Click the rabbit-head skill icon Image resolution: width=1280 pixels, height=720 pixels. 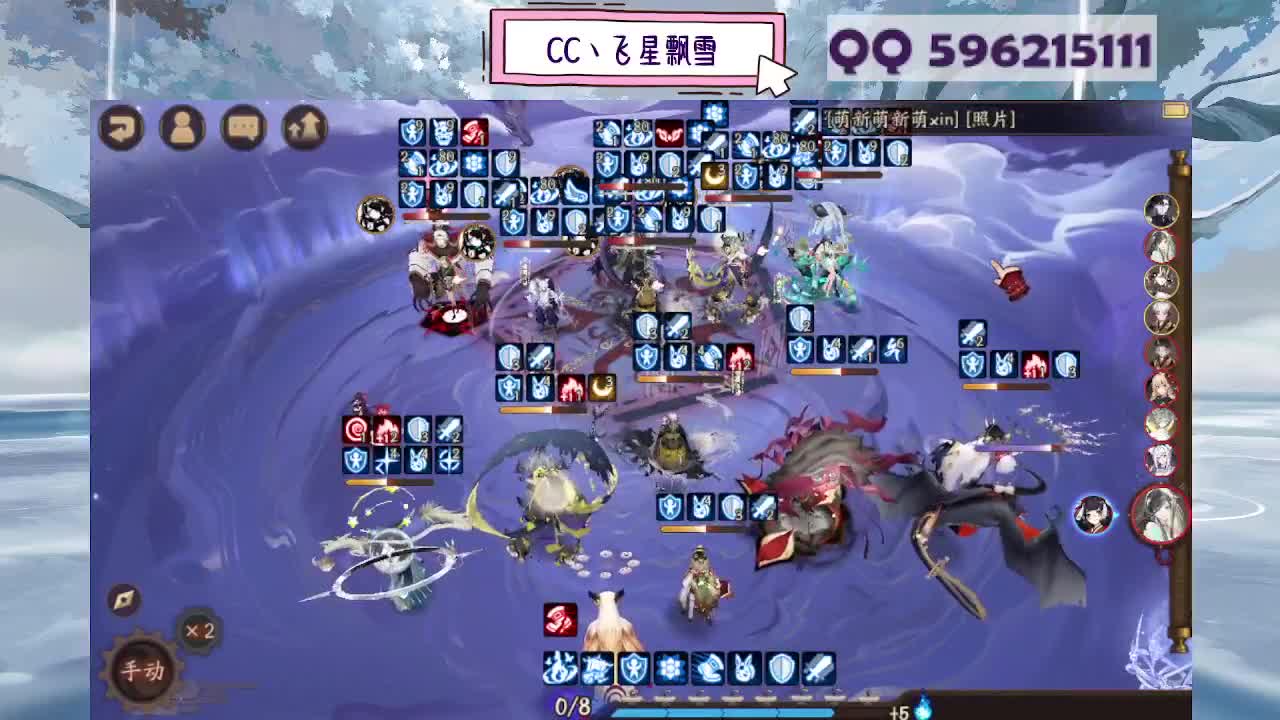click(x=743, y=667)
